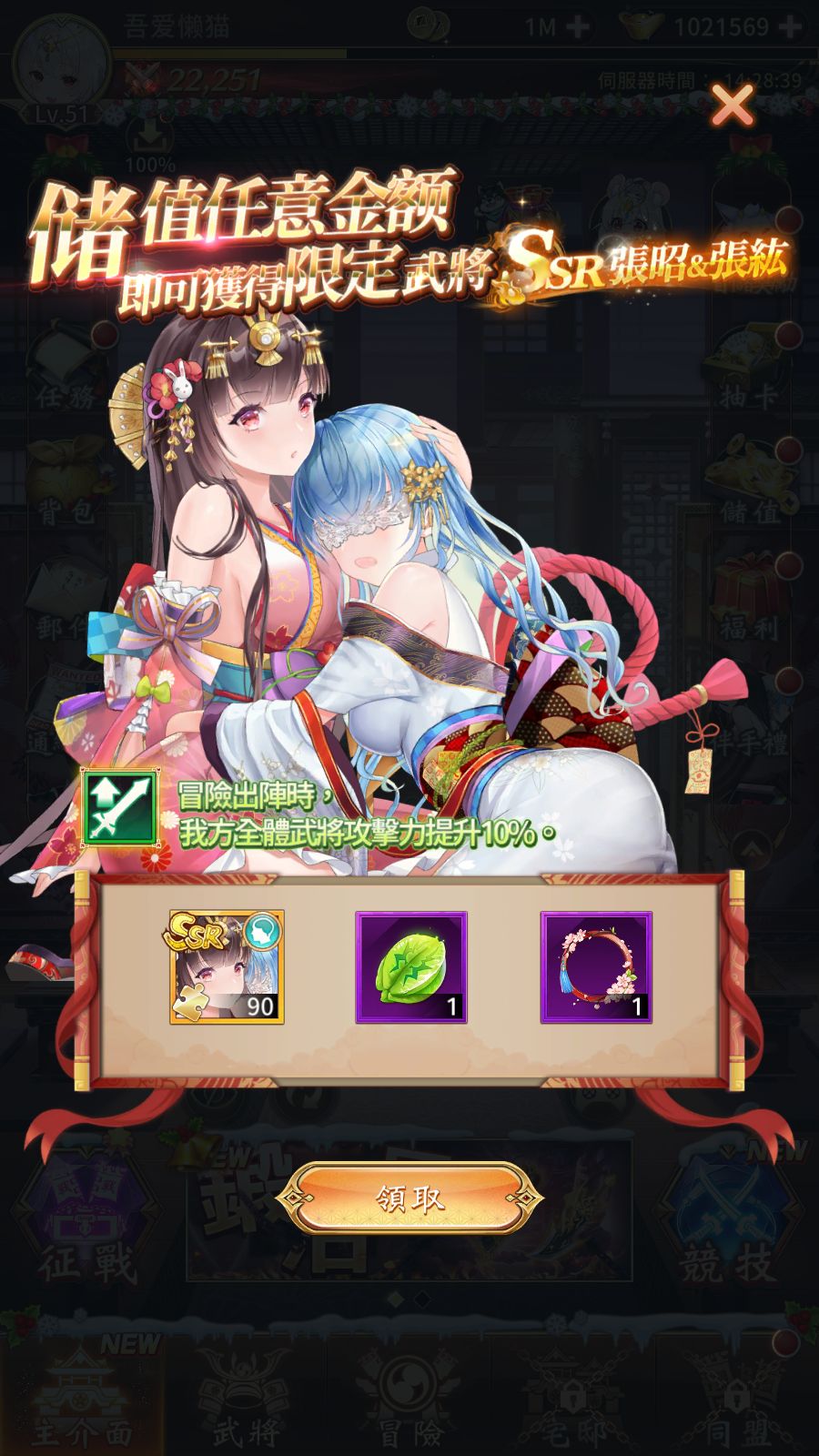Close the recharge promotion popup
This screenshot has width=819, height=1456.
pyautogui.click(x=732, y=106)
